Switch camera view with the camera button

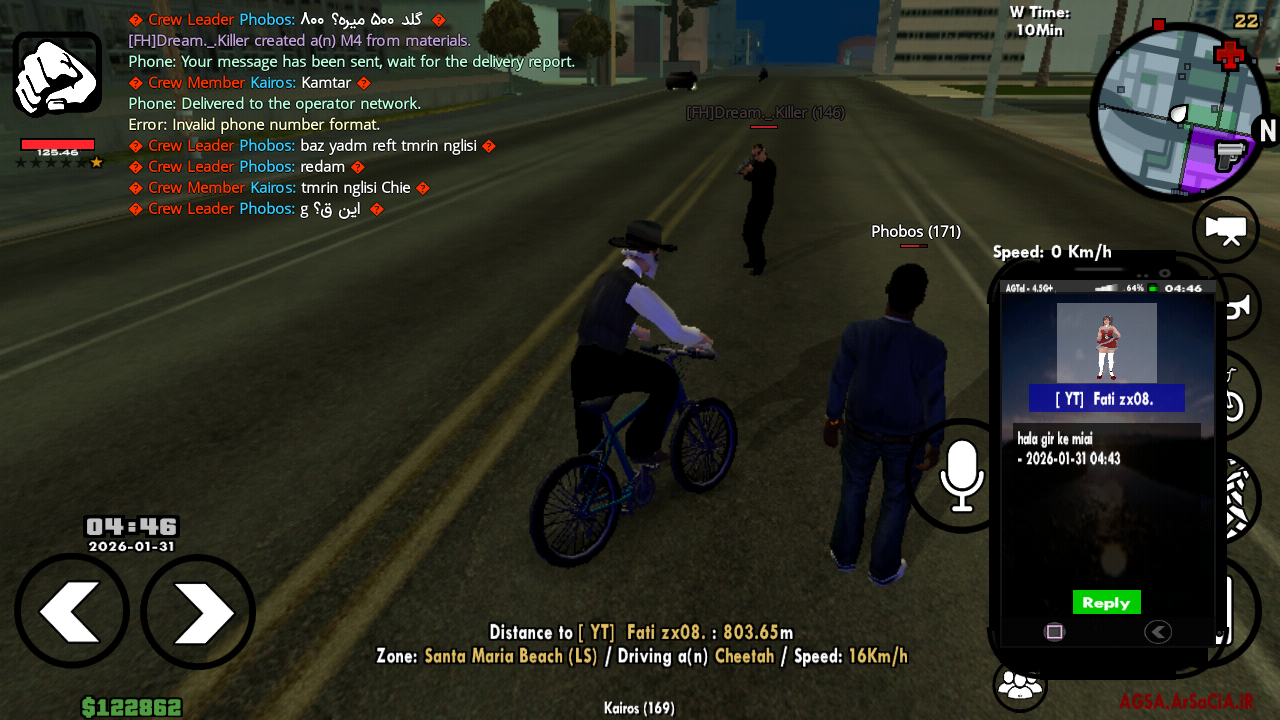(x=1226, y=230)
